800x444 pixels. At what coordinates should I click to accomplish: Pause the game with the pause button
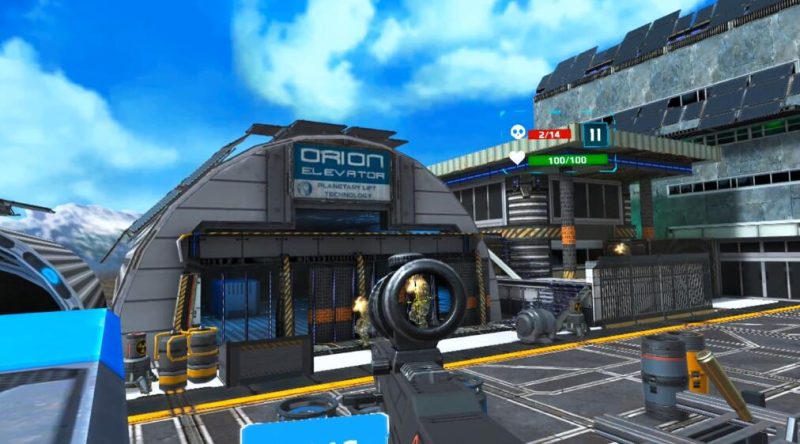coord(595,134)
